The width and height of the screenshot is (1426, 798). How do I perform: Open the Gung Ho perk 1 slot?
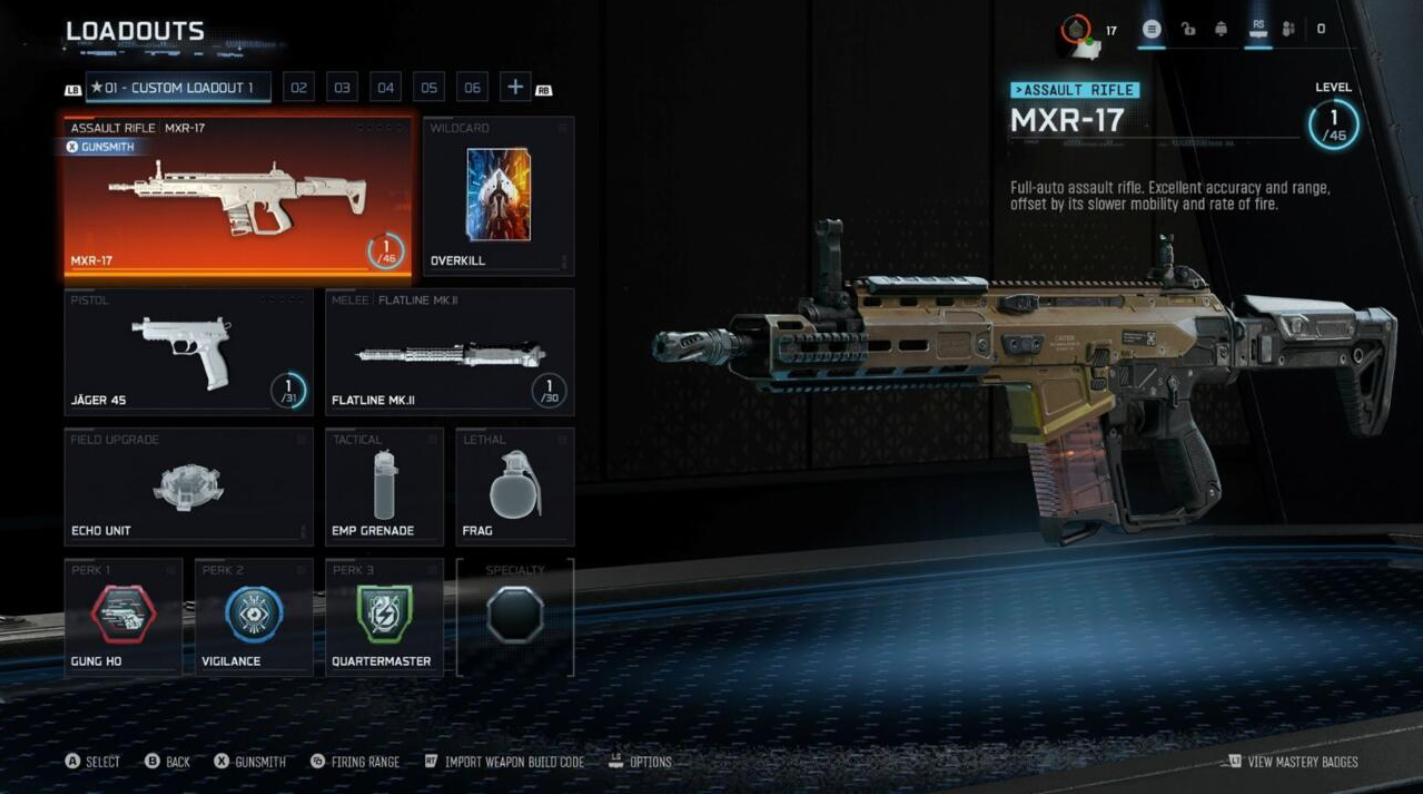click(x=123, y=616)
